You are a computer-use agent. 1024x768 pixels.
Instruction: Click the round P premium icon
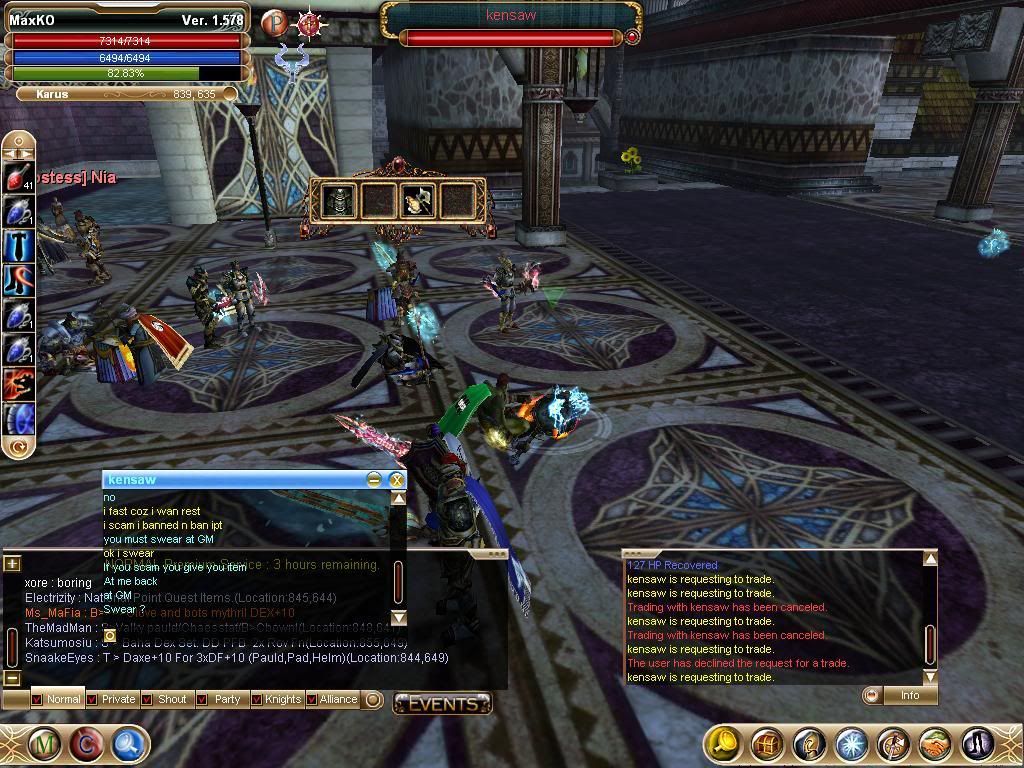[x=273, y=22]
